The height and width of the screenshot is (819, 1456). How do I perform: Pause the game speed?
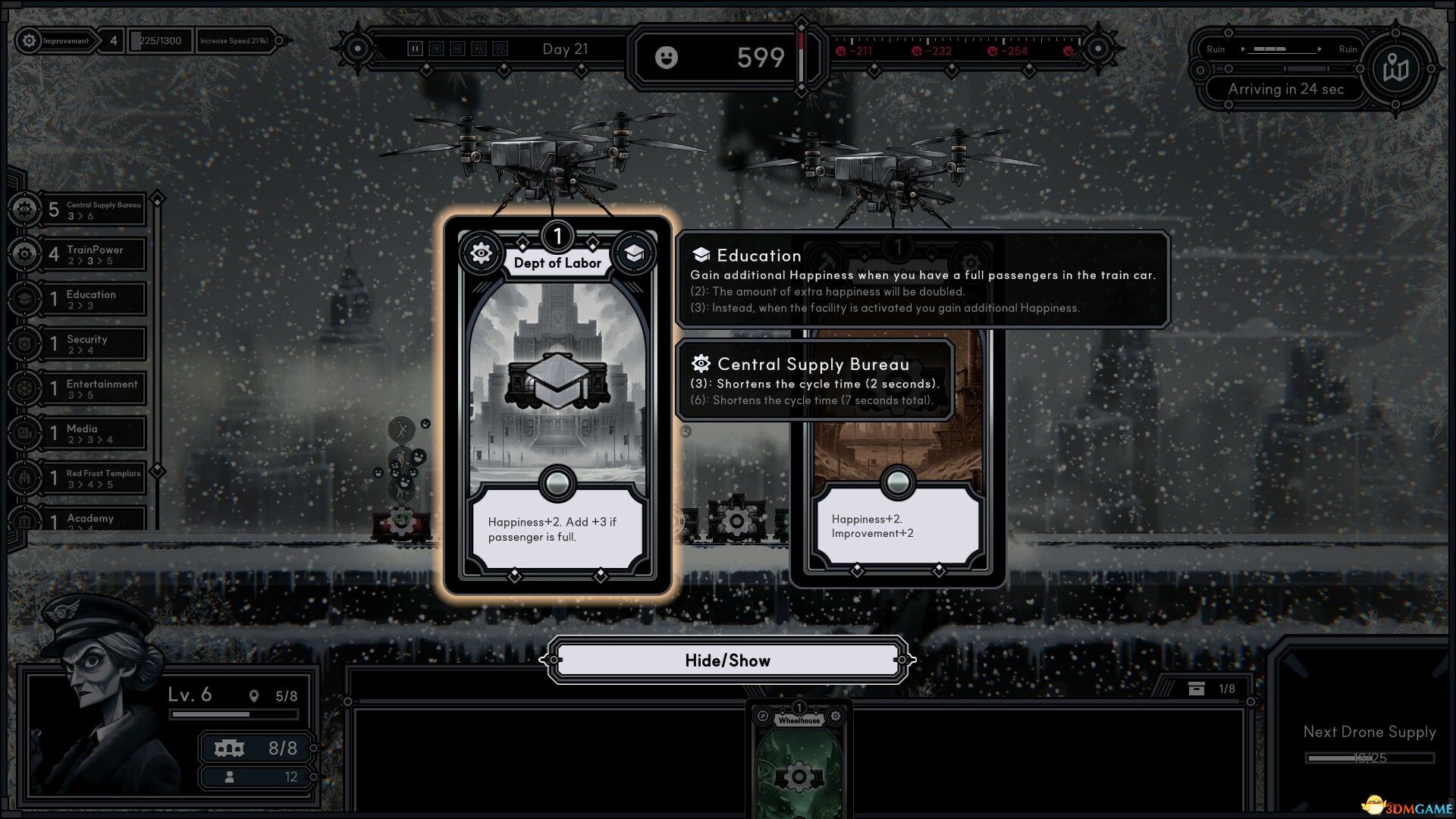point(415,49)
